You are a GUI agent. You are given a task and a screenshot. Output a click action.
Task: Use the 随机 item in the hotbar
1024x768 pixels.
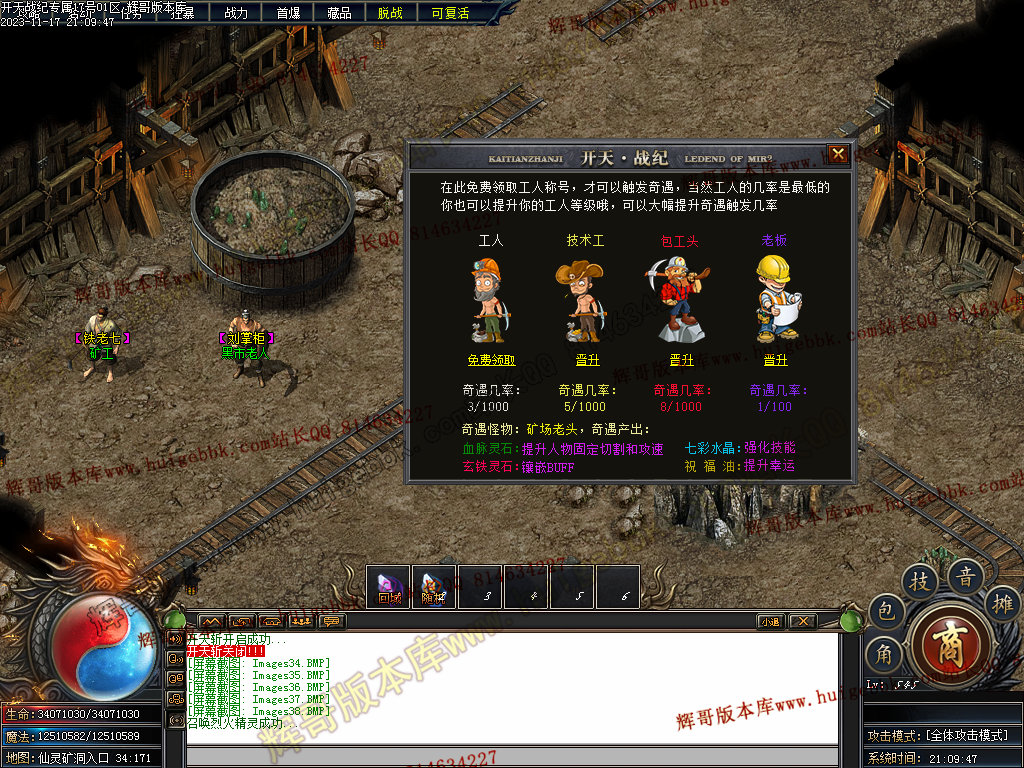433,587
